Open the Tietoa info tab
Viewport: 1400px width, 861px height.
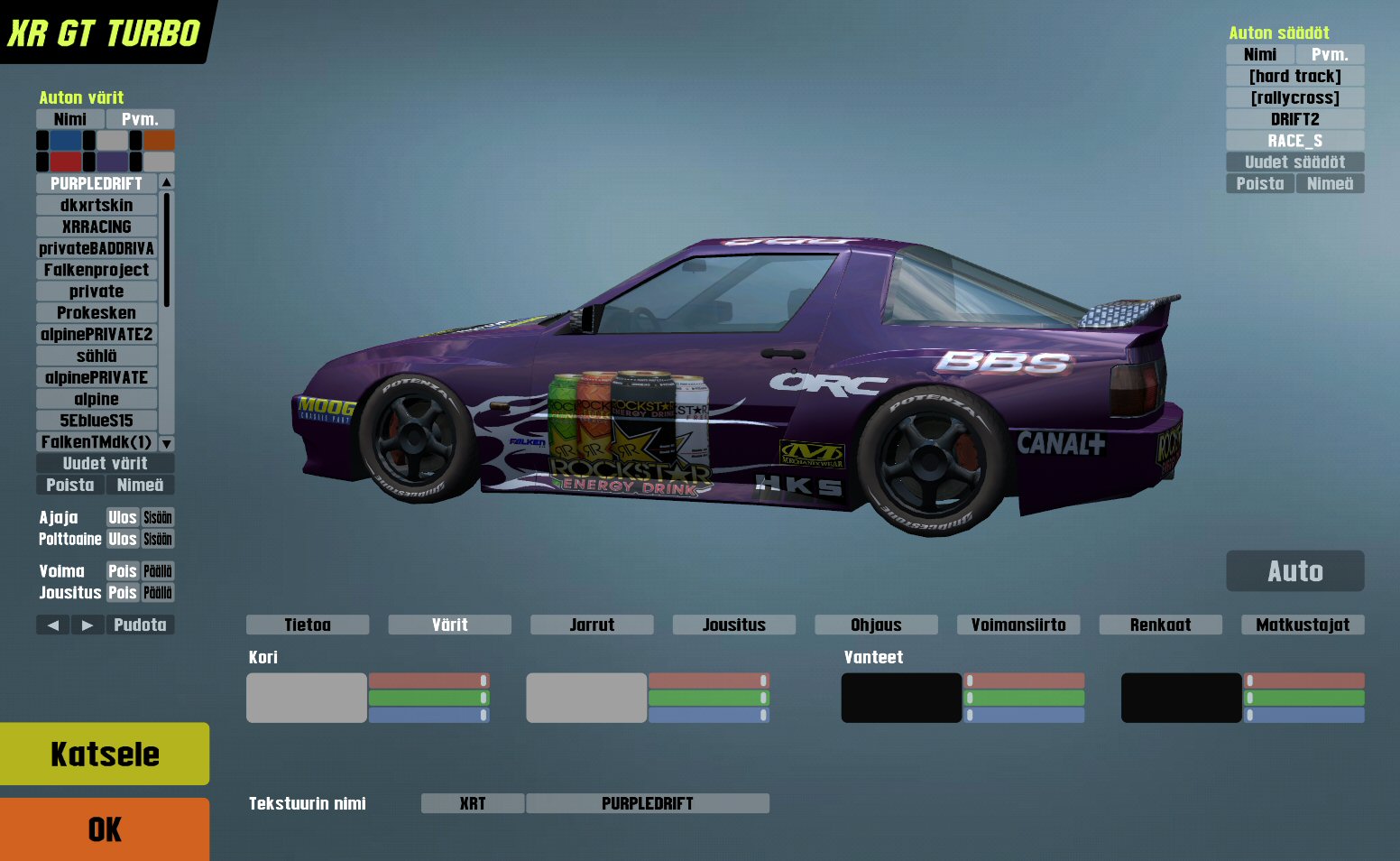click(308, 625)
